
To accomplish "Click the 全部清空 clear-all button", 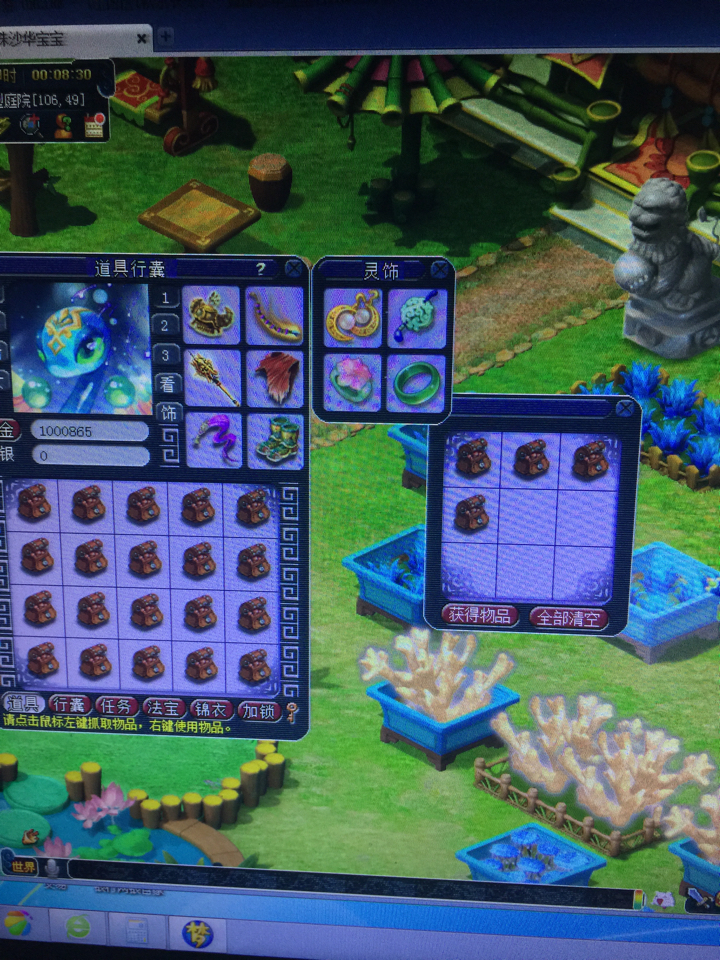I will coord(567,617).
